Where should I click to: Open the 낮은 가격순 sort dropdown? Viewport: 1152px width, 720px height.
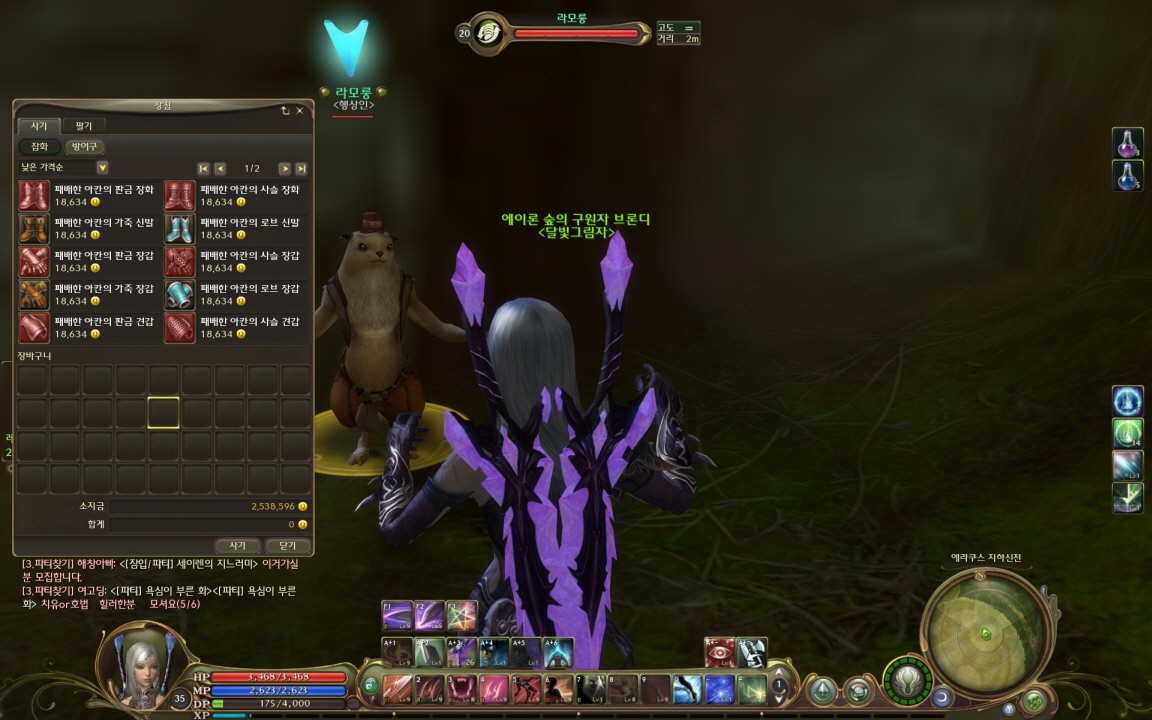102,168
